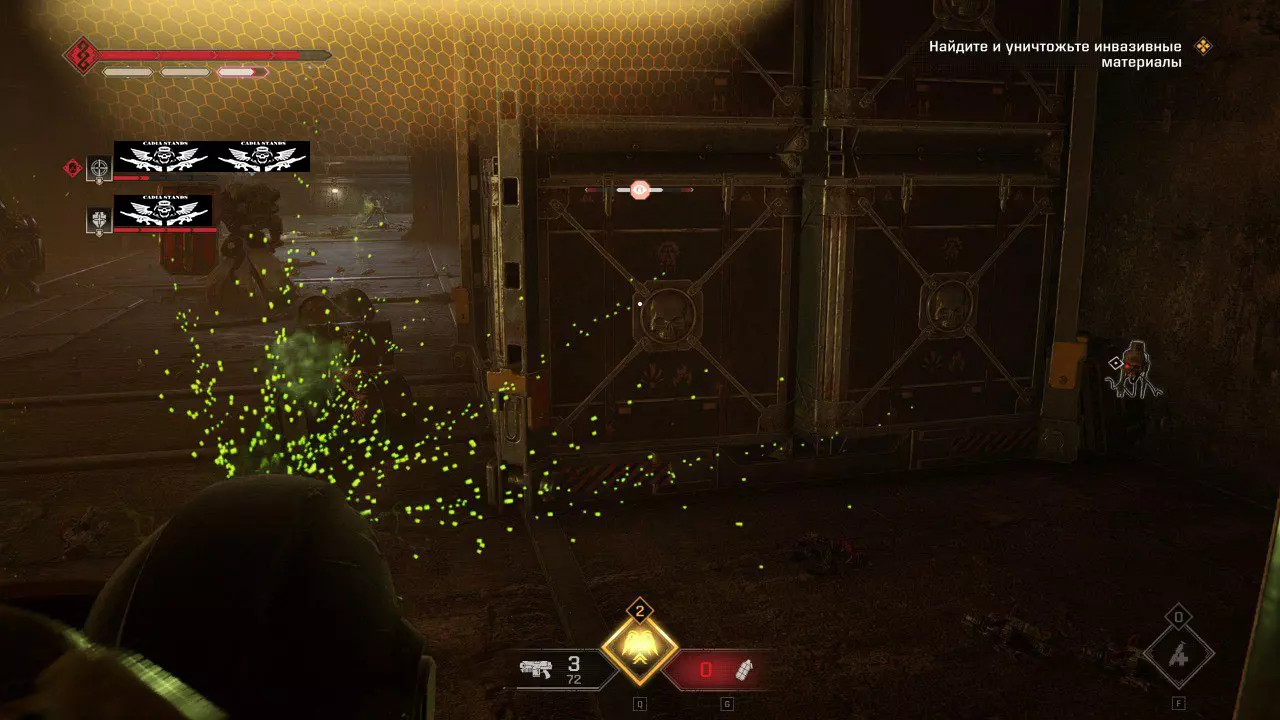Click the red player armor emblem

click(80, 55)
